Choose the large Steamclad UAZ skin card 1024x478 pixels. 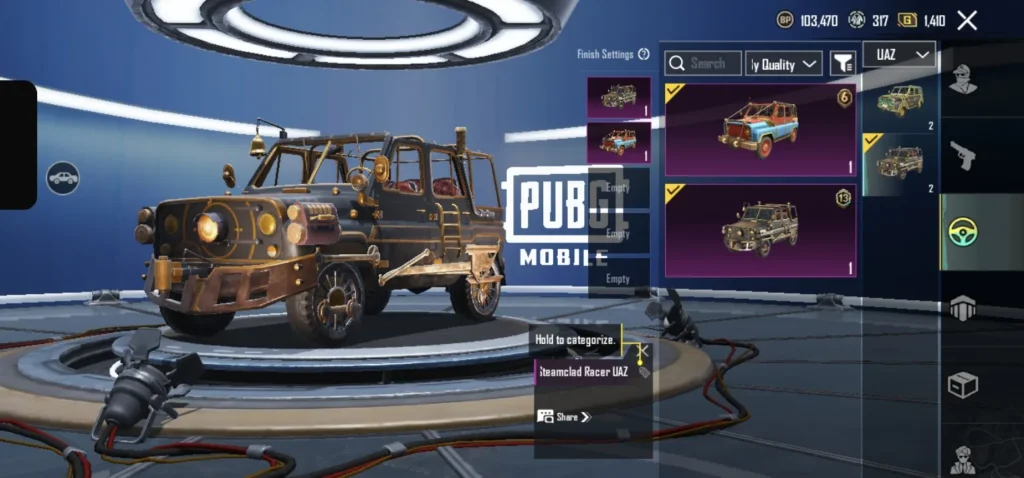[760, 230]
